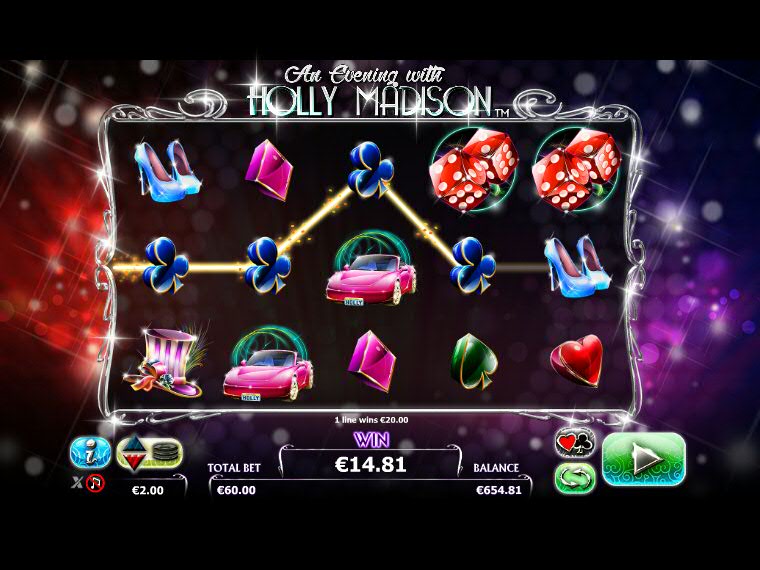Toggle the music mute icon
This screenshot has width=760, height=570.
point(95,483)
